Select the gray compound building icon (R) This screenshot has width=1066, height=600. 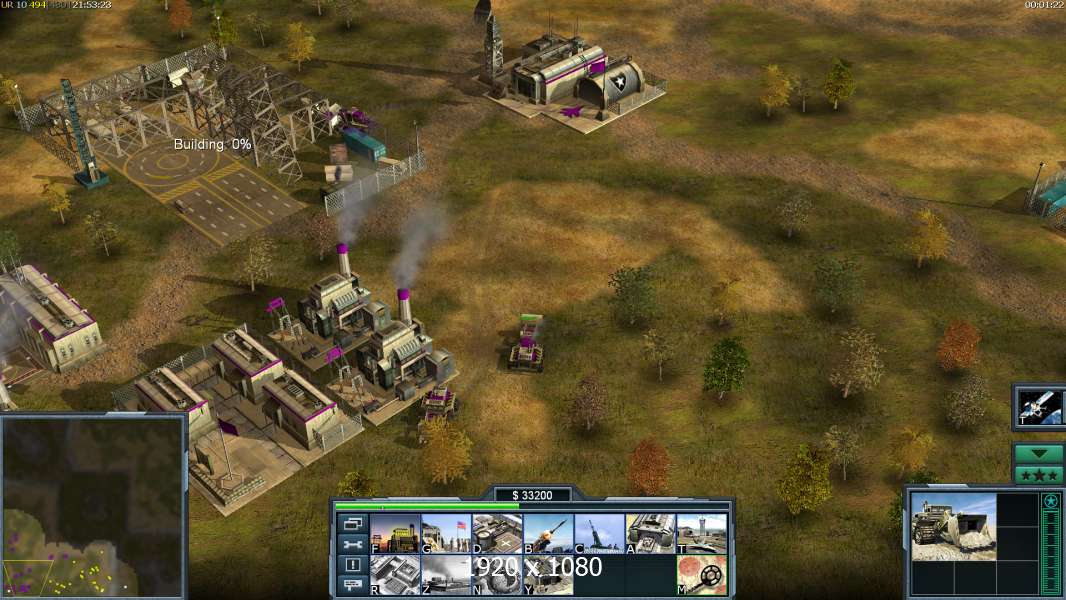pyautogui.click(x=395, y=575)
